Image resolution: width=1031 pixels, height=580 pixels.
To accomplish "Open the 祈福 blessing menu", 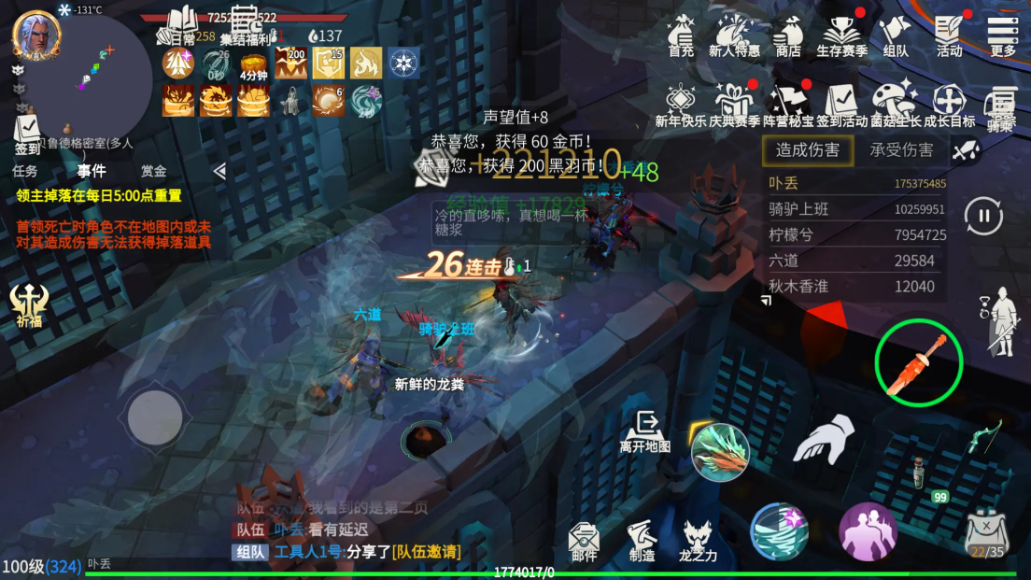I will coord(28,305).
